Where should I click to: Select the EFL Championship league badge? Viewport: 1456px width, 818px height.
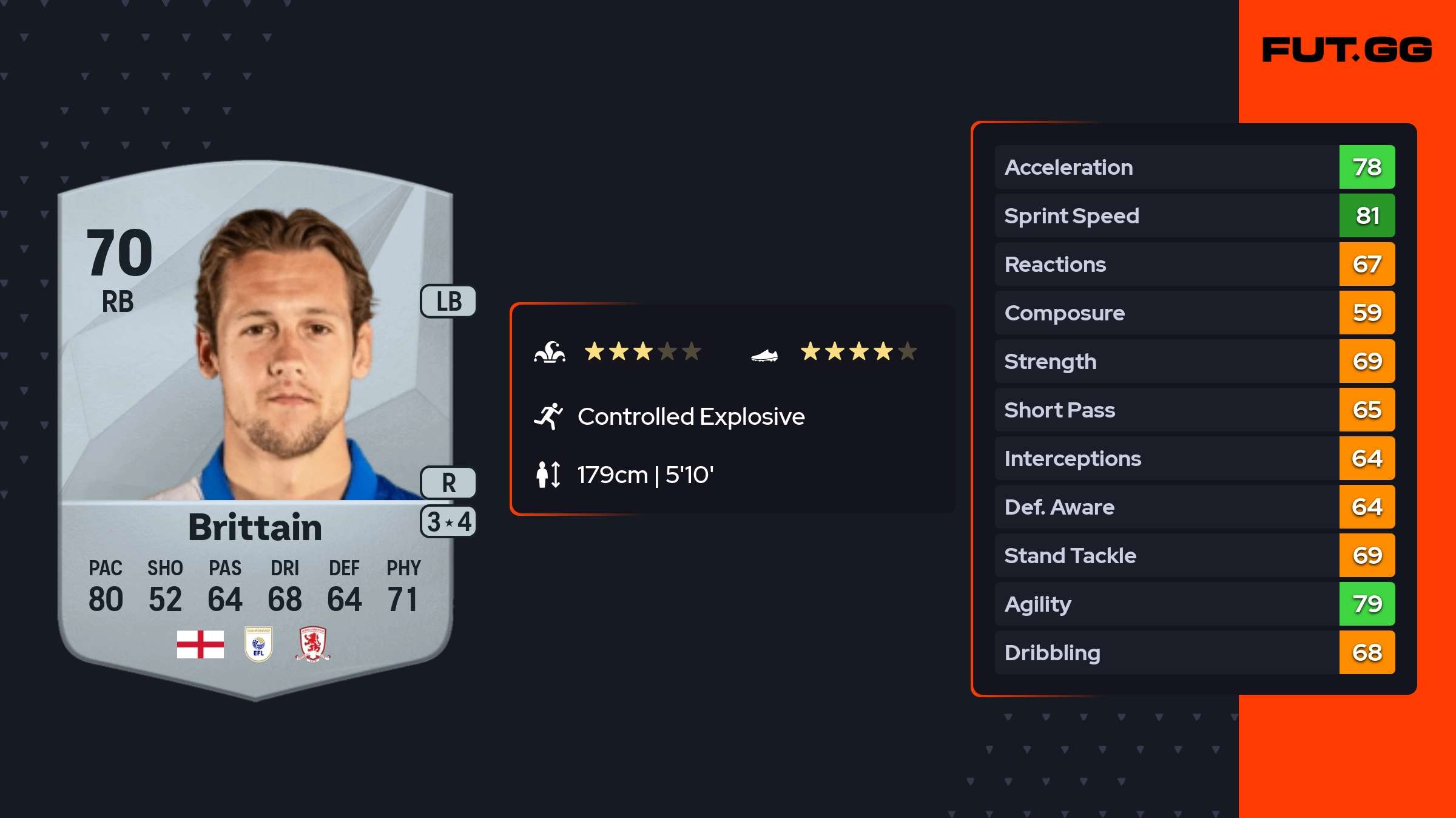pos(258,644)
